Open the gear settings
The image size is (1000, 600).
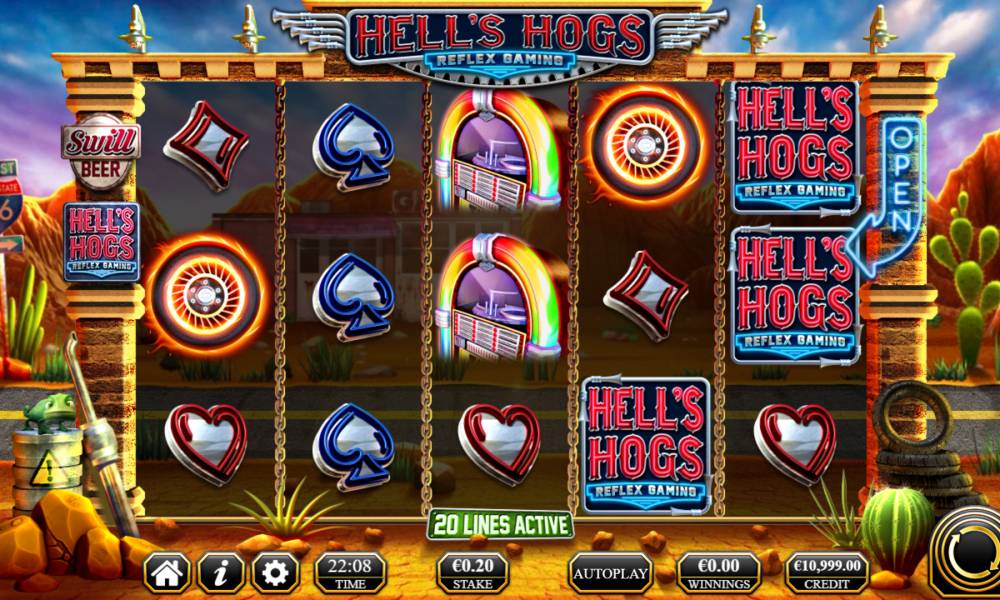click(275, 573)
